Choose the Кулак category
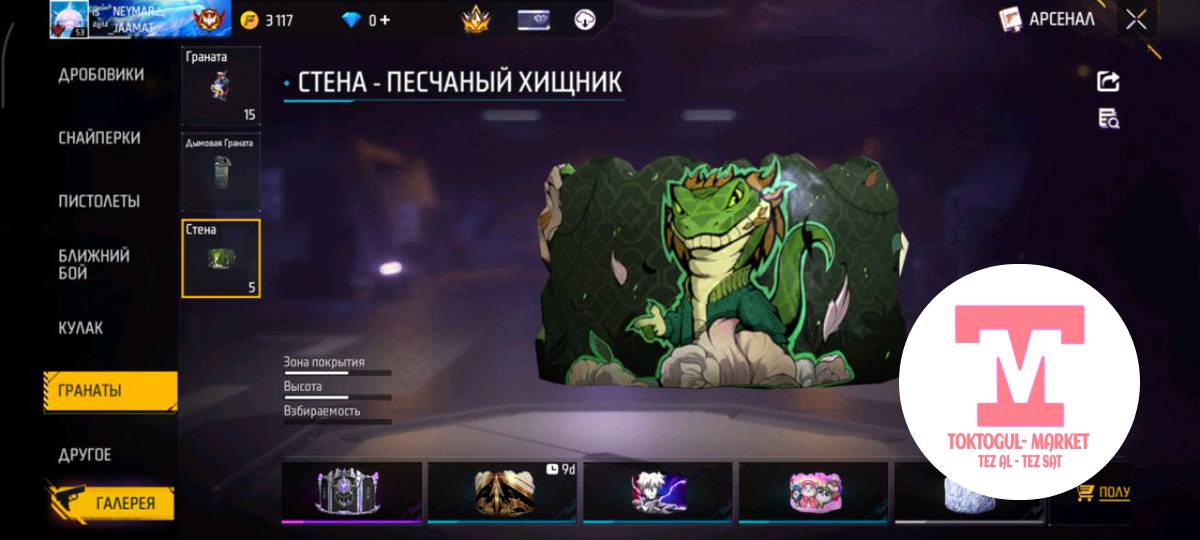The width and height of the screenshot is (1200, 540). [x=81, y=328]
